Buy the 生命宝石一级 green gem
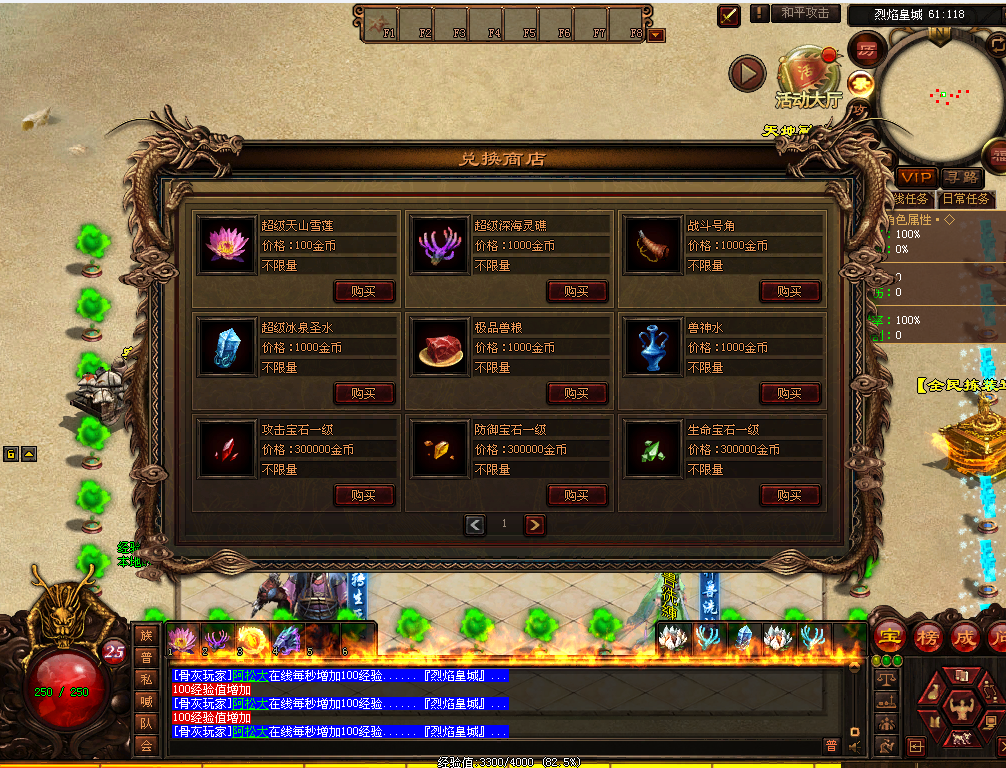This screenshot has height=768, width=1006. click(790, 495)
